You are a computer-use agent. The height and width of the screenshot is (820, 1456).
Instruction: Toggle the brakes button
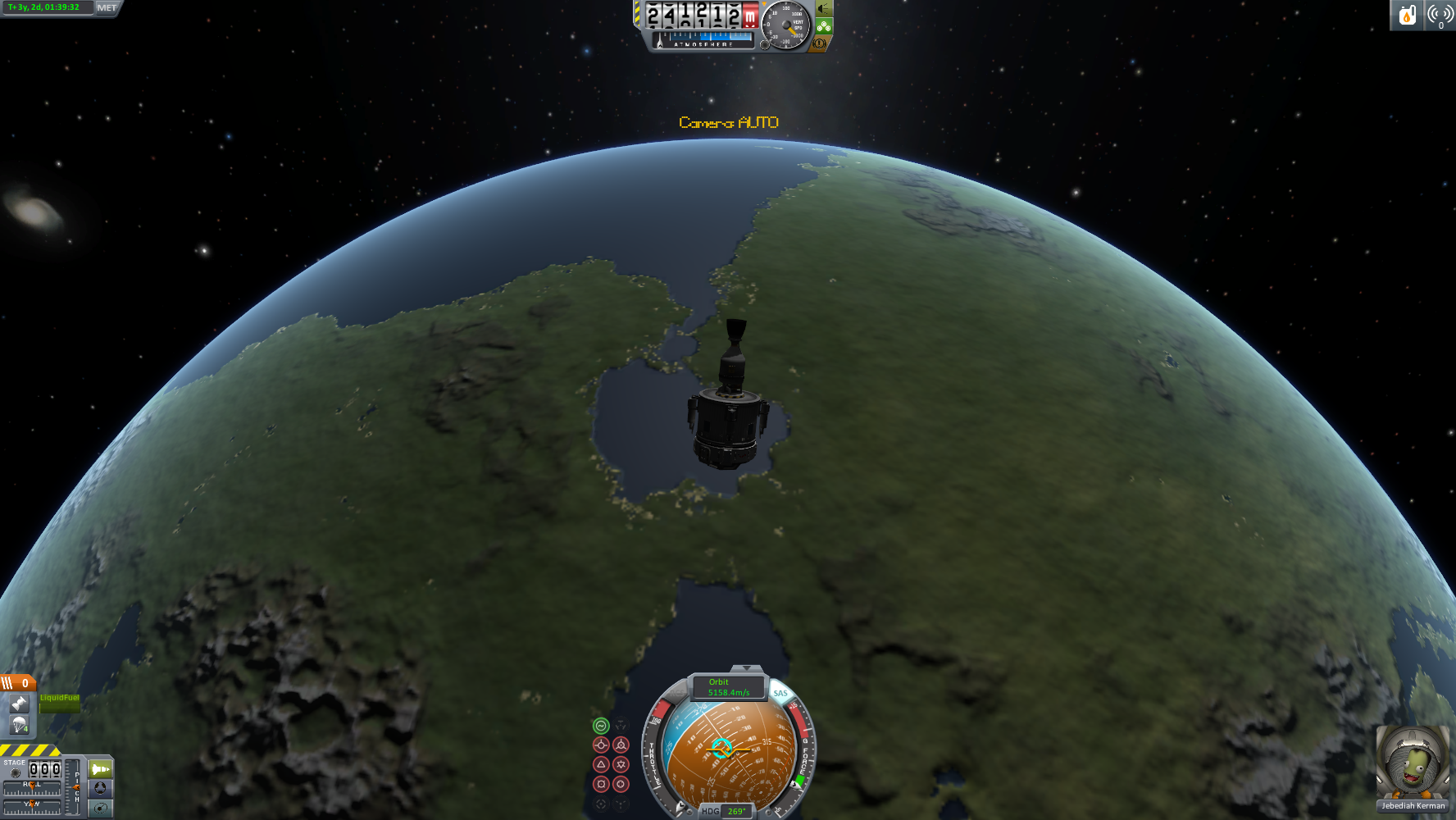tap(819, 43)
